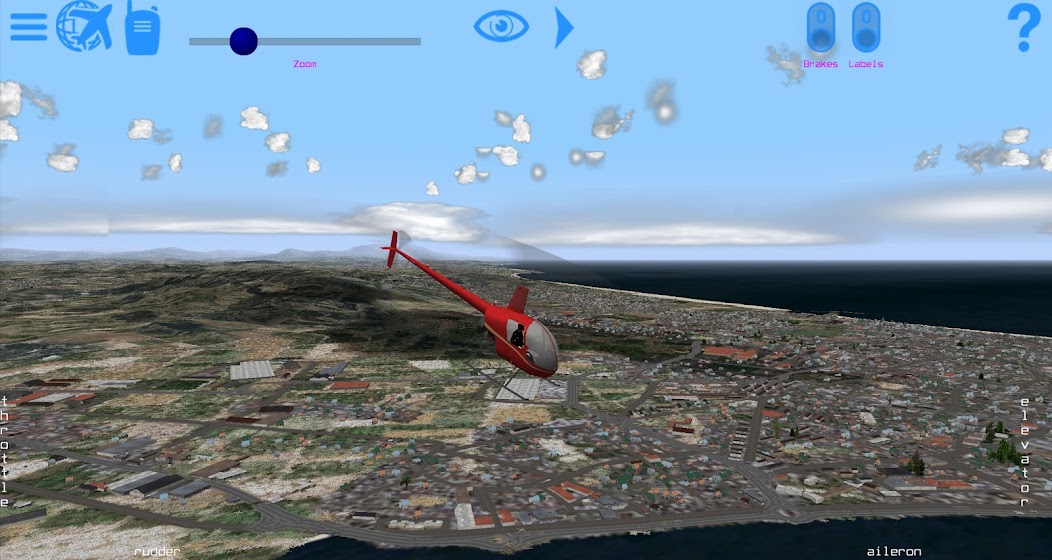
Task: Toggle the Brakes switch
Action: pos(821,28)
